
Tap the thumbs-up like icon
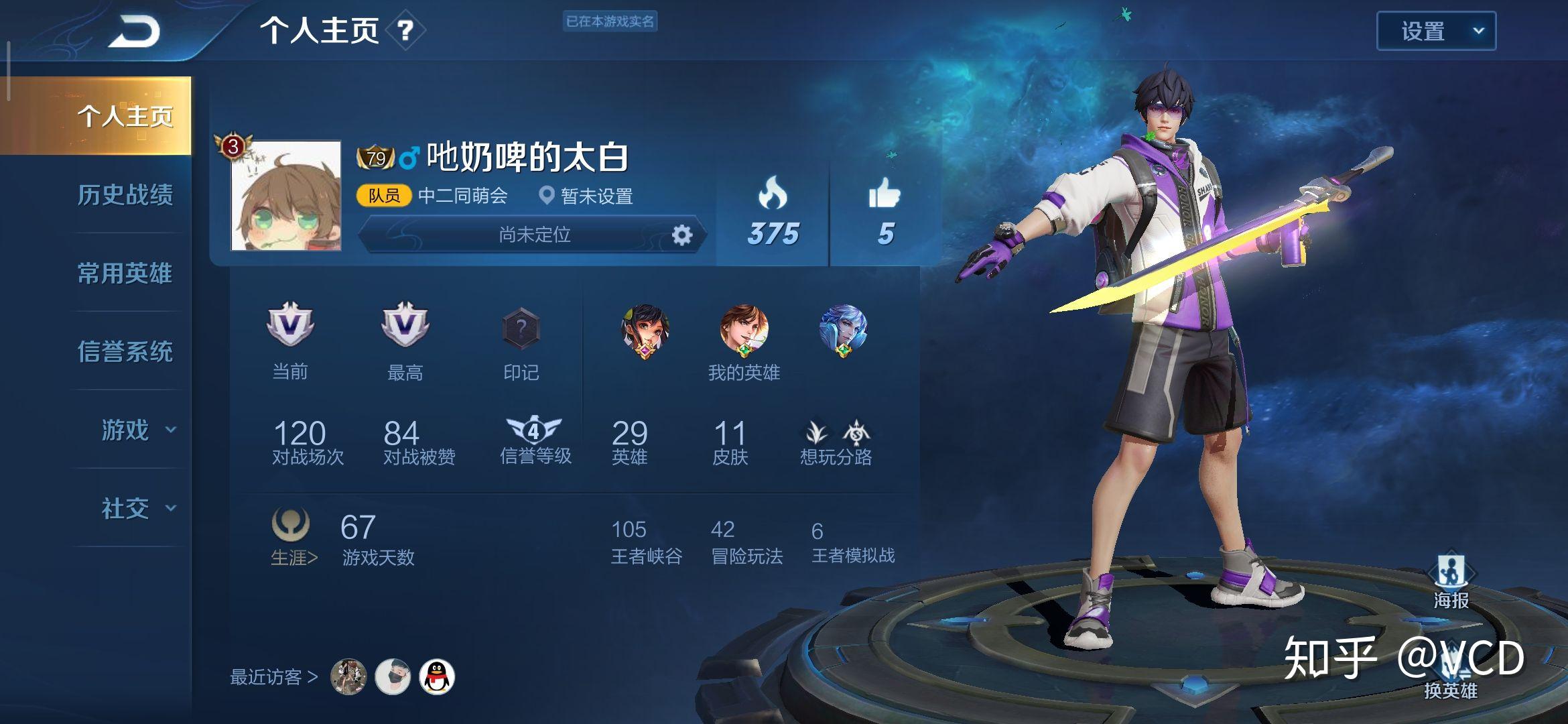[x=885, y=194]
